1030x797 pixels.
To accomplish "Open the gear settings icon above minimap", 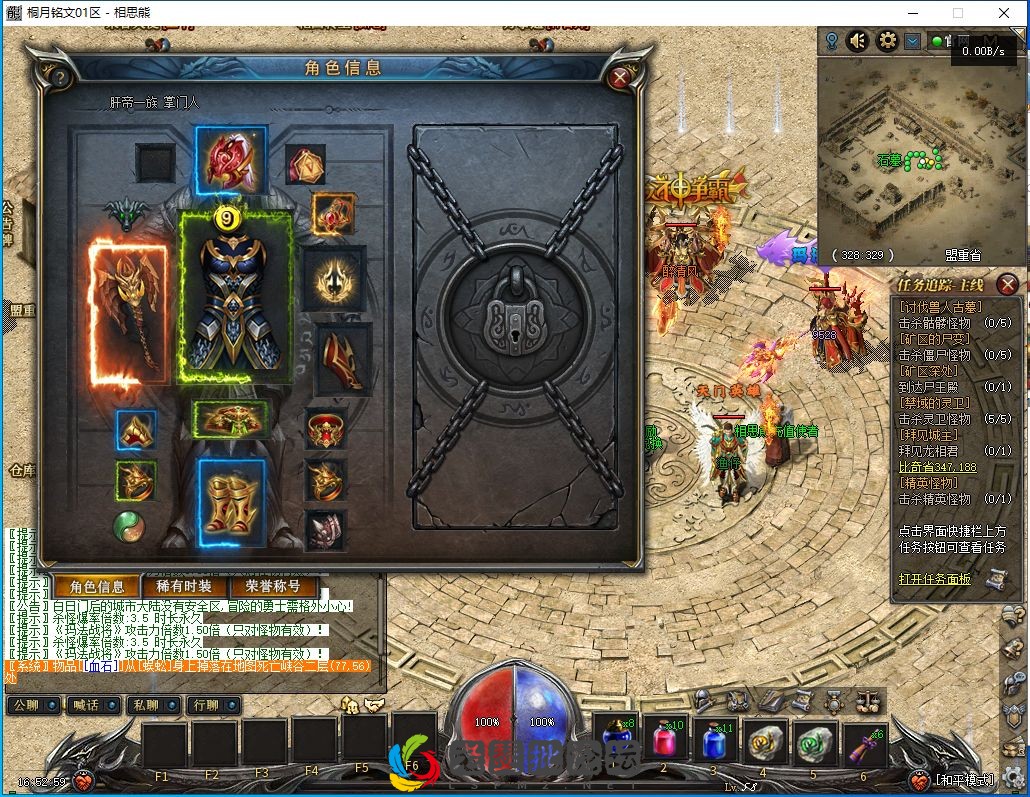I will pos(886,41).
